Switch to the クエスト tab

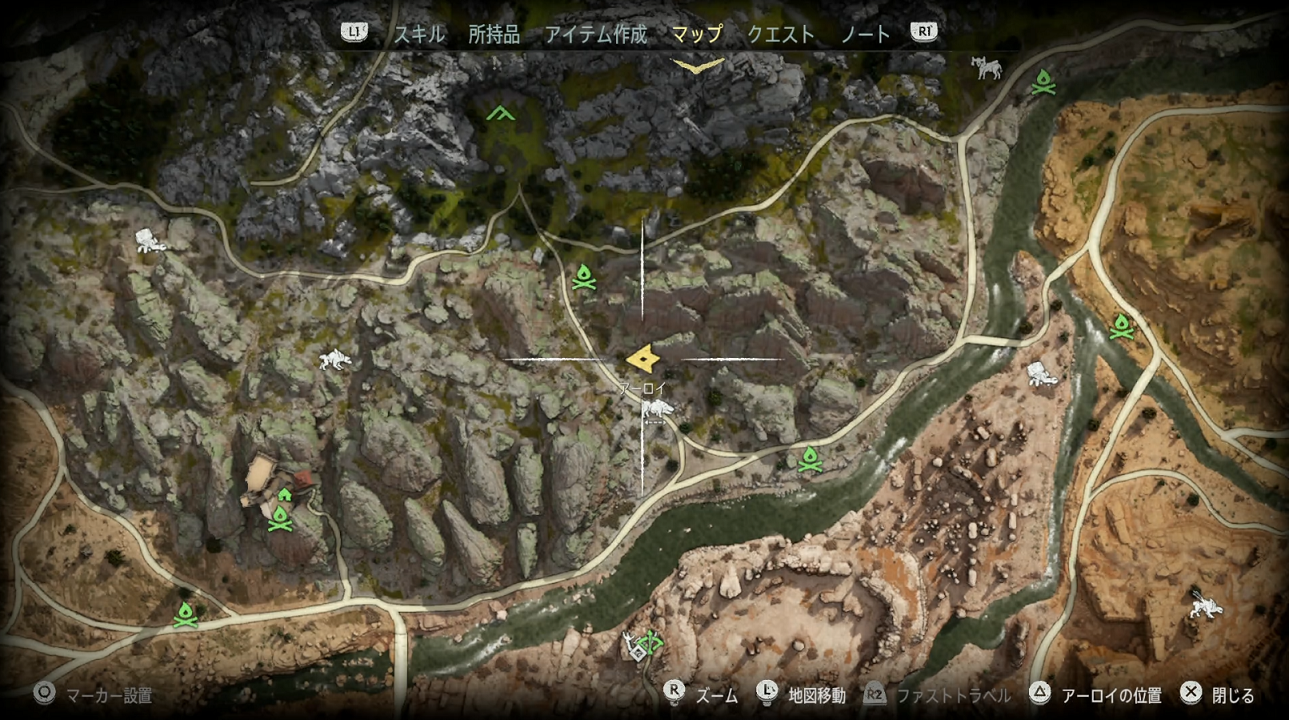click(x=781, y=32)
